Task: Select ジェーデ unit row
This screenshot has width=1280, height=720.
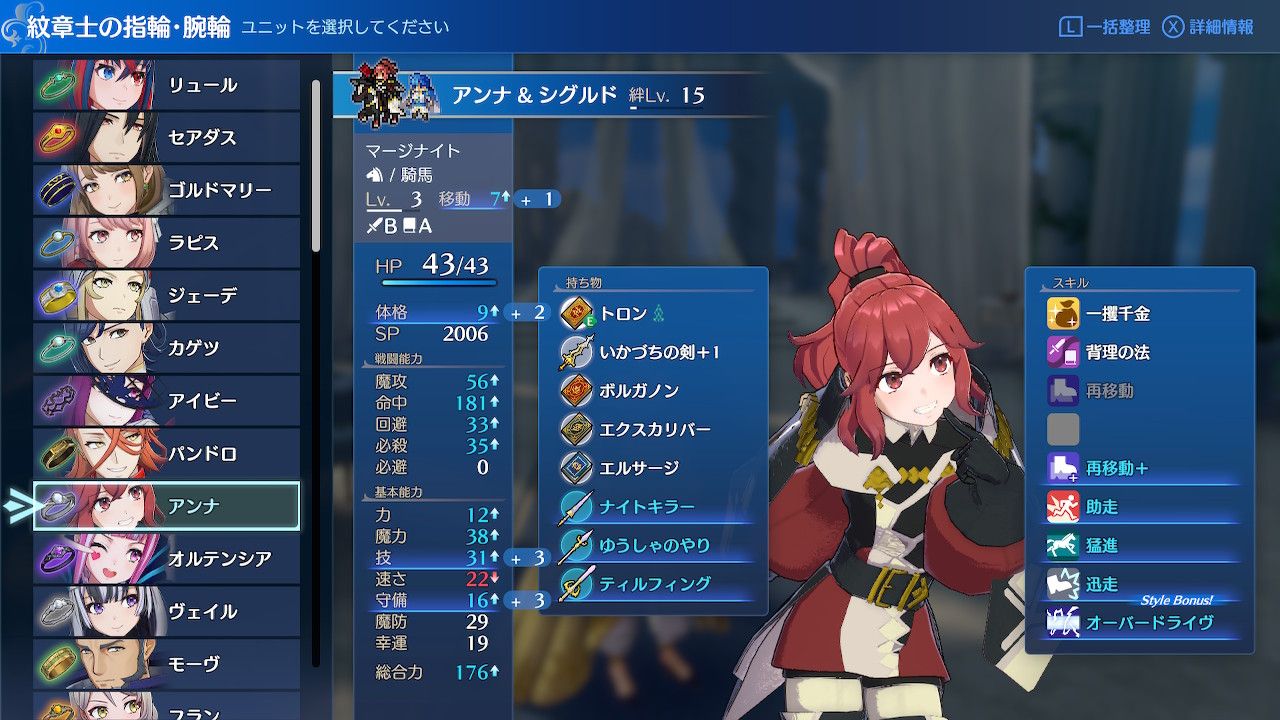Action: click(166, 296)
